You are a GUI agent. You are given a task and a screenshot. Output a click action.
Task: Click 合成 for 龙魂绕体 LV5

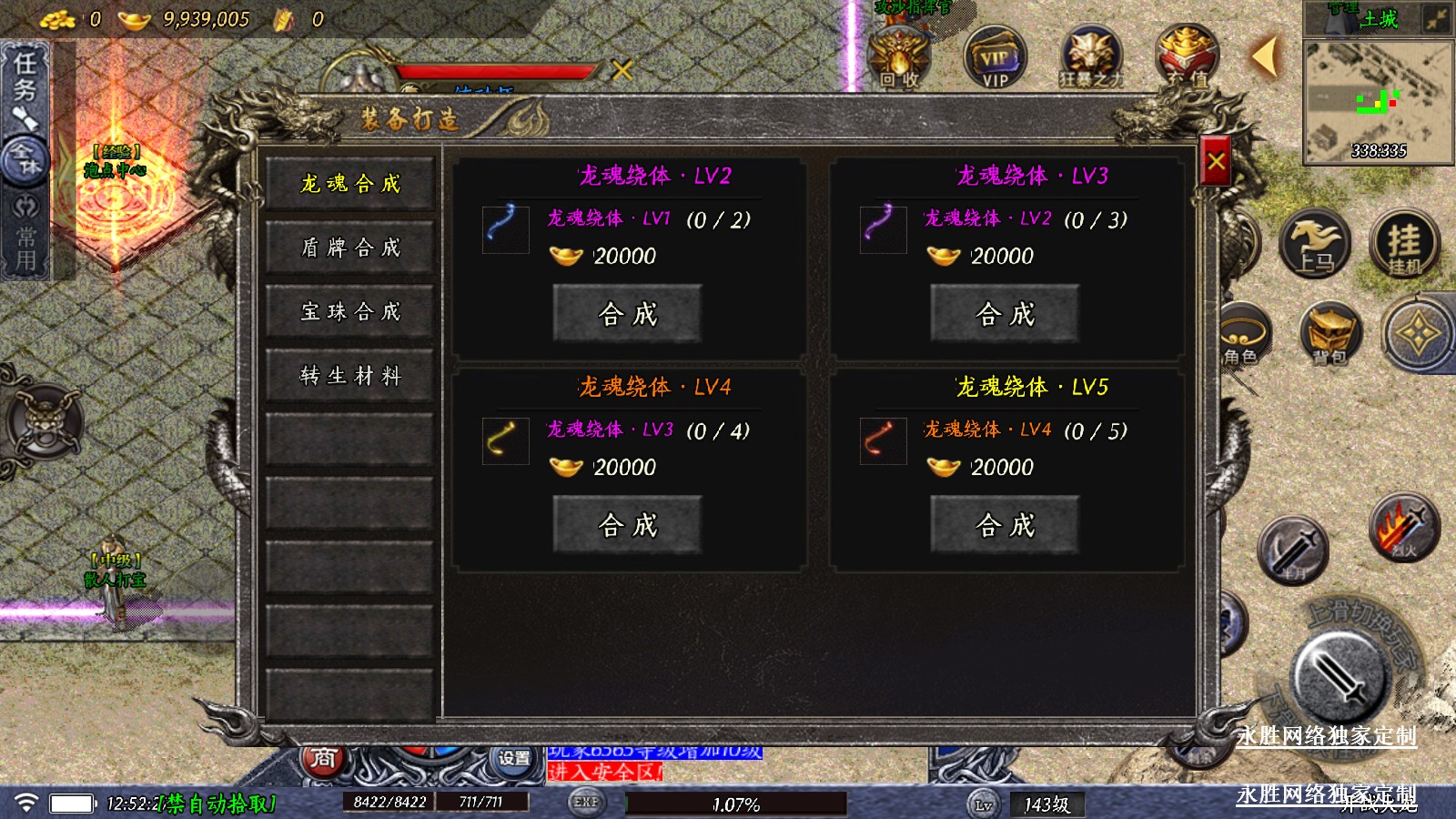click(x=1005, y=525)
